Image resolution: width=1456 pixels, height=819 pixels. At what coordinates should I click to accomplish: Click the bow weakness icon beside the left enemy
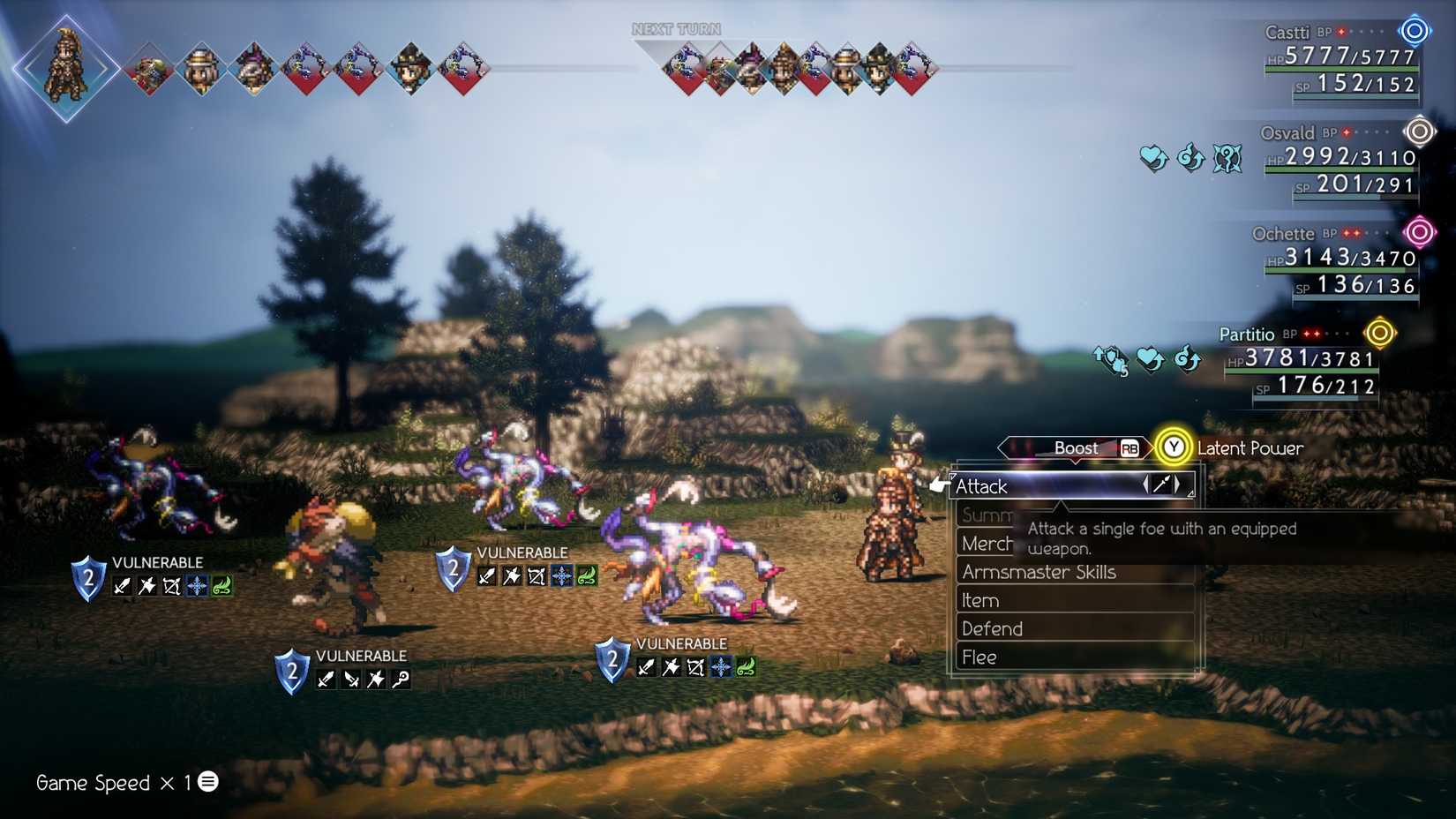[x=173, y=584]
